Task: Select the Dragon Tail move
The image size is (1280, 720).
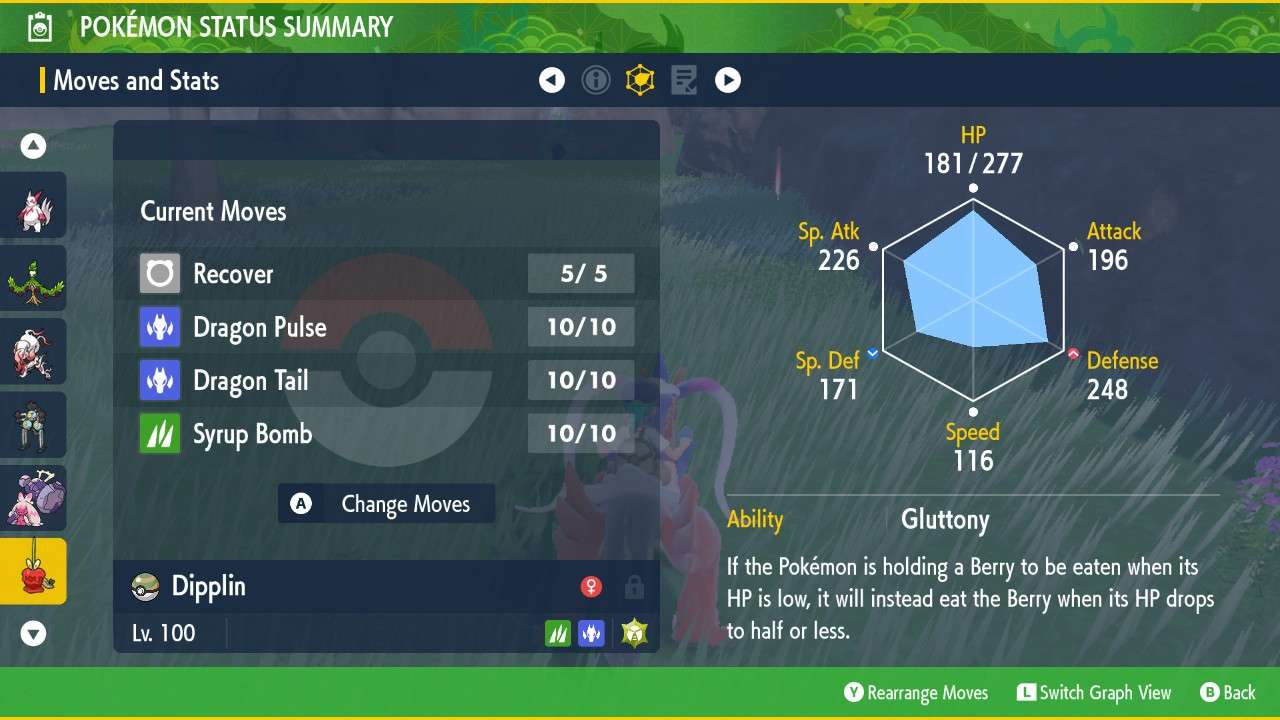Action: 386,381
